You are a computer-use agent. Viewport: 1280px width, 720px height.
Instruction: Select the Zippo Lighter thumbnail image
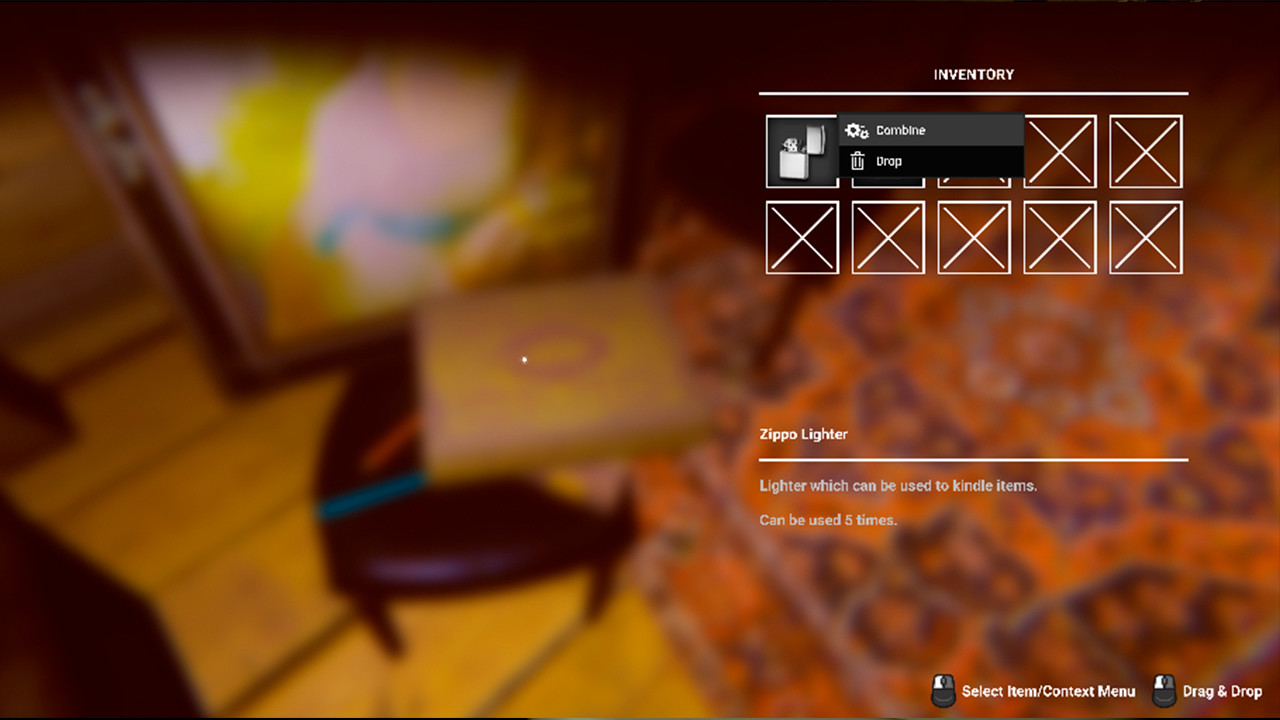point(801,151)
